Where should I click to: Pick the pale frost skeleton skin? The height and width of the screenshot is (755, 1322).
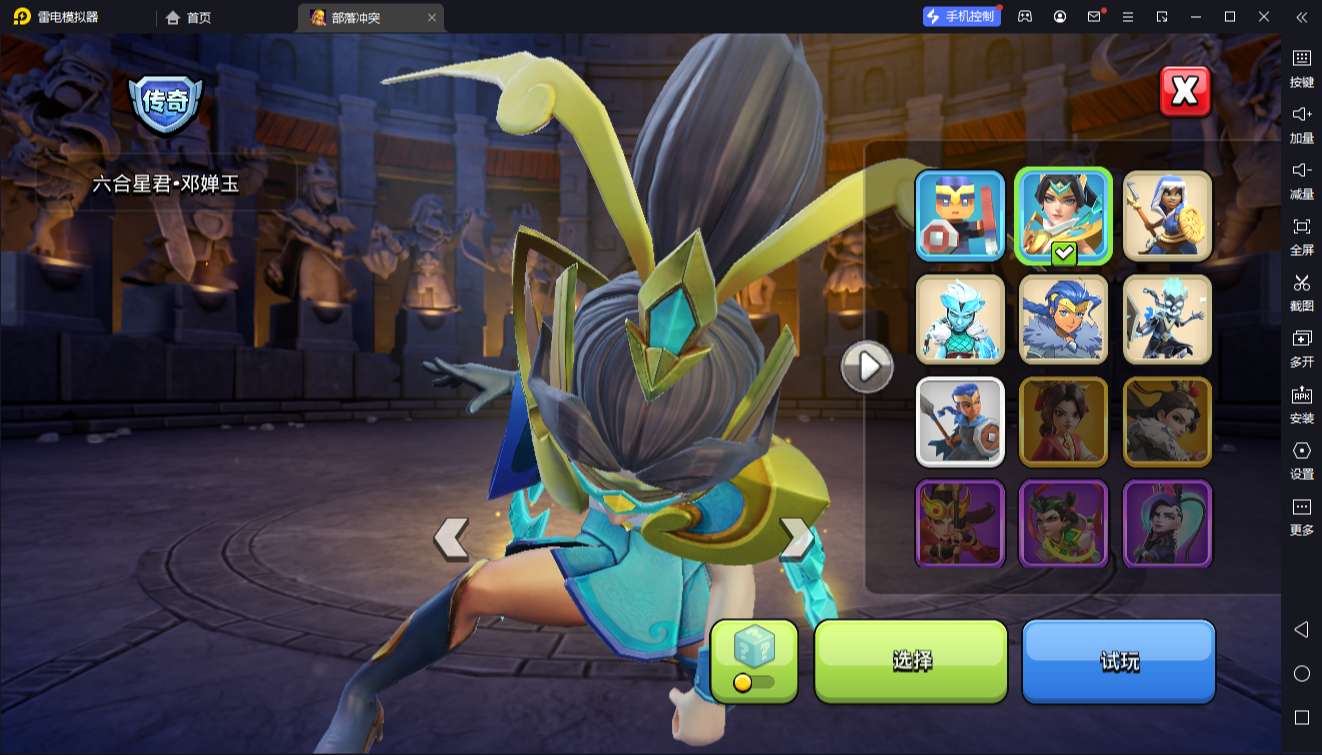pyautogui.click(x=1167, y=319)
